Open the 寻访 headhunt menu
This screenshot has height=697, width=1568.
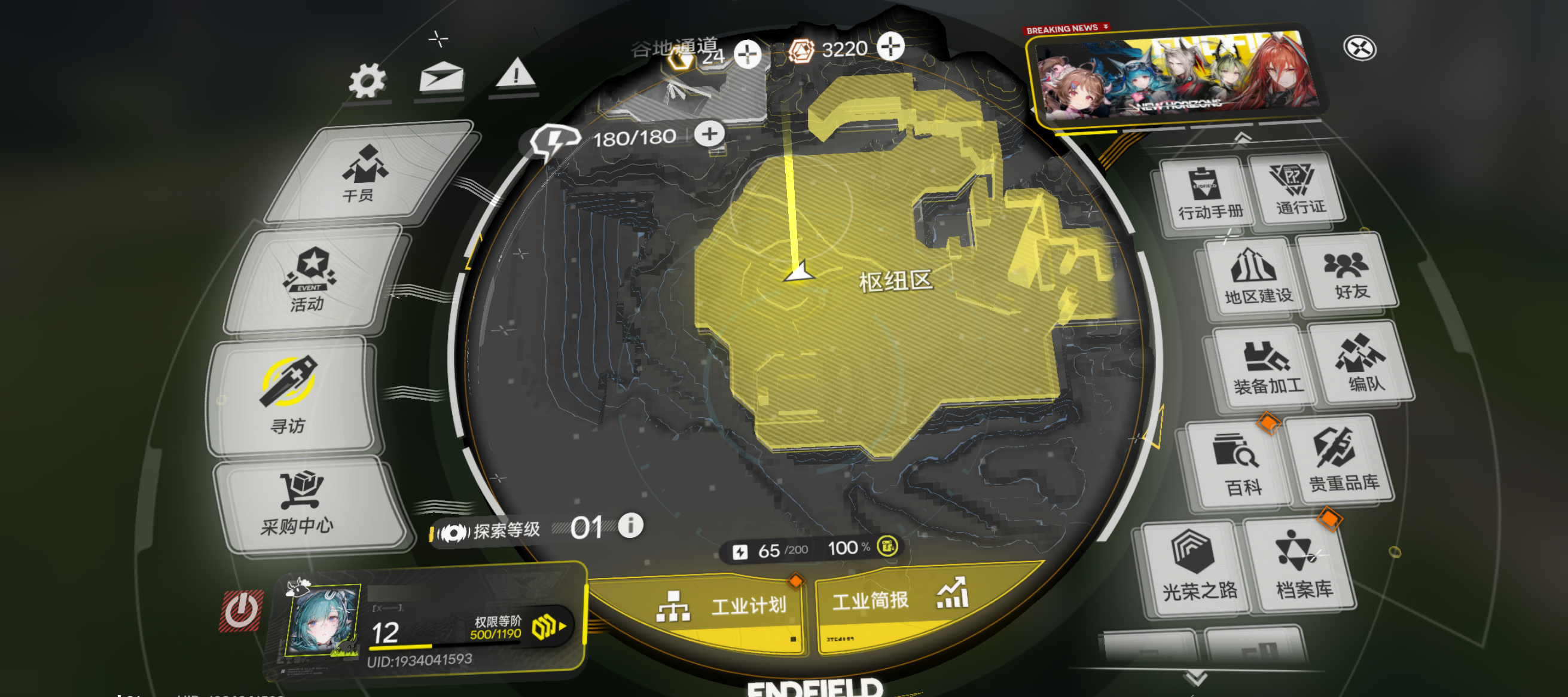click(289, 395)
